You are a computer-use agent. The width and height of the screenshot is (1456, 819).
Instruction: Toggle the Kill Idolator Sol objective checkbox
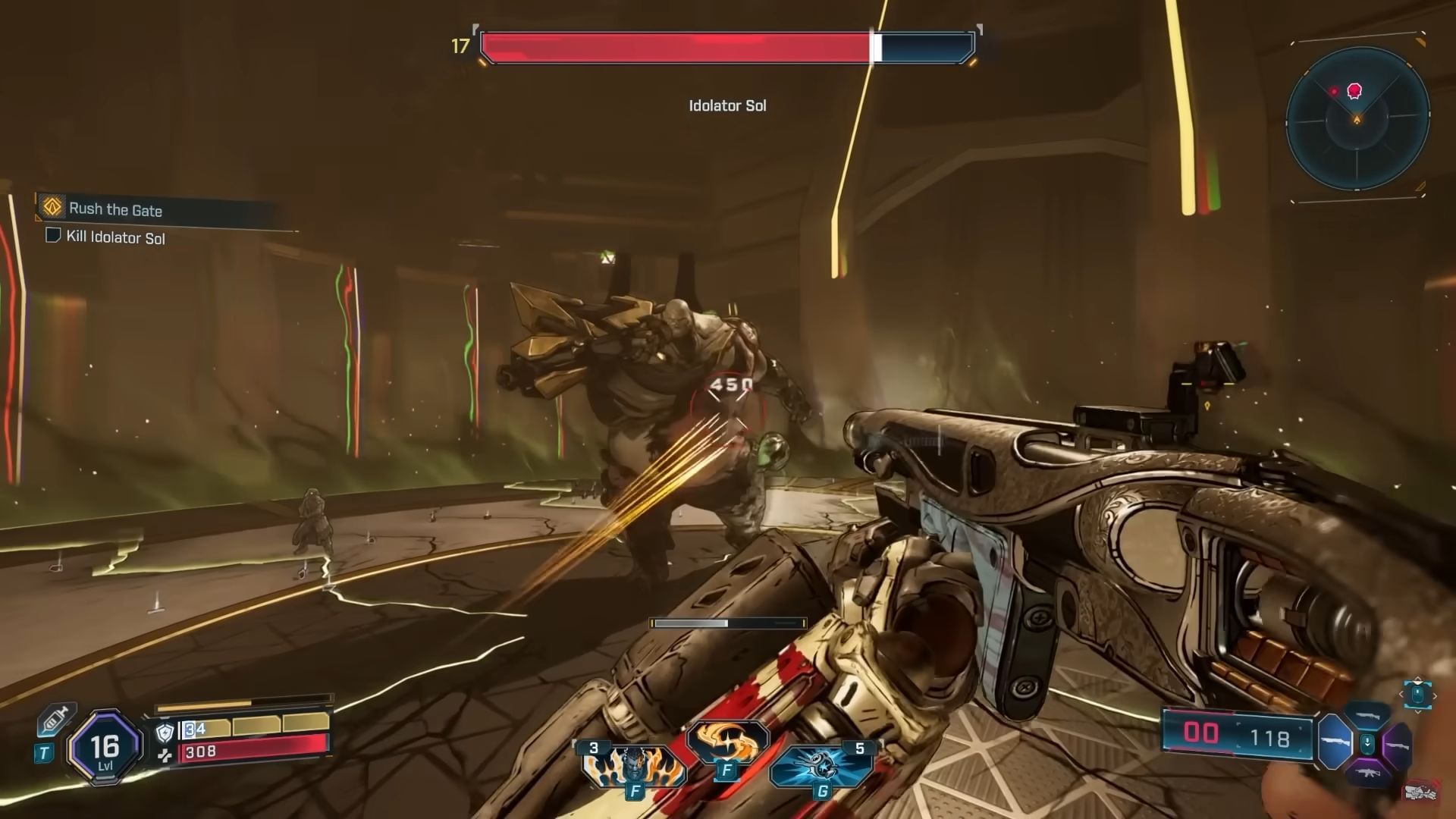point(53,236)
